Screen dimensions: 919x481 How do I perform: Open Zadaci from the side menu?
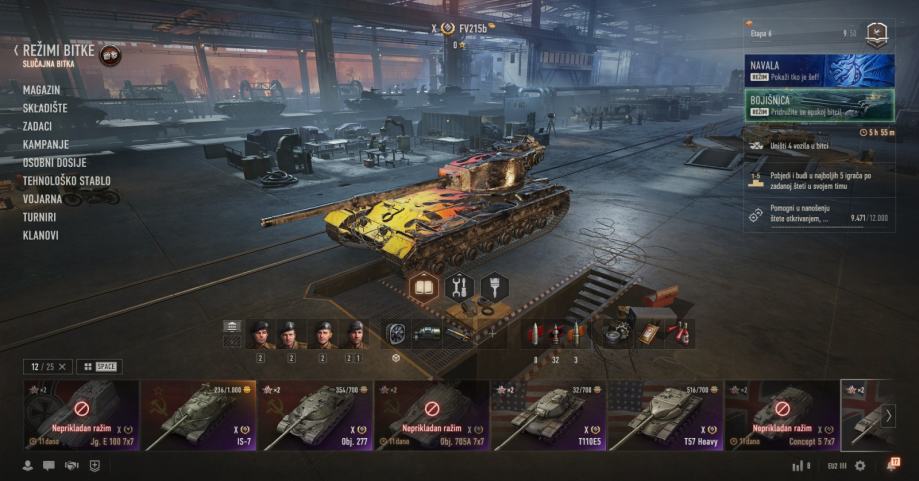[37, 126]
